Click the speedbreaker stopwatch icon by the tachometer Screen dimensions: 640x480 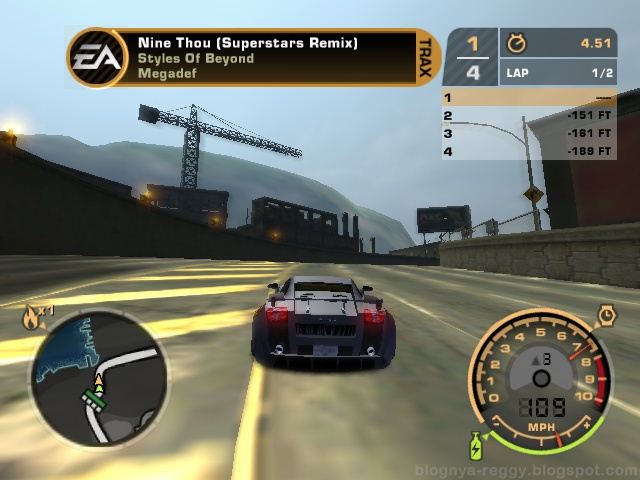[x=607, y=316]
